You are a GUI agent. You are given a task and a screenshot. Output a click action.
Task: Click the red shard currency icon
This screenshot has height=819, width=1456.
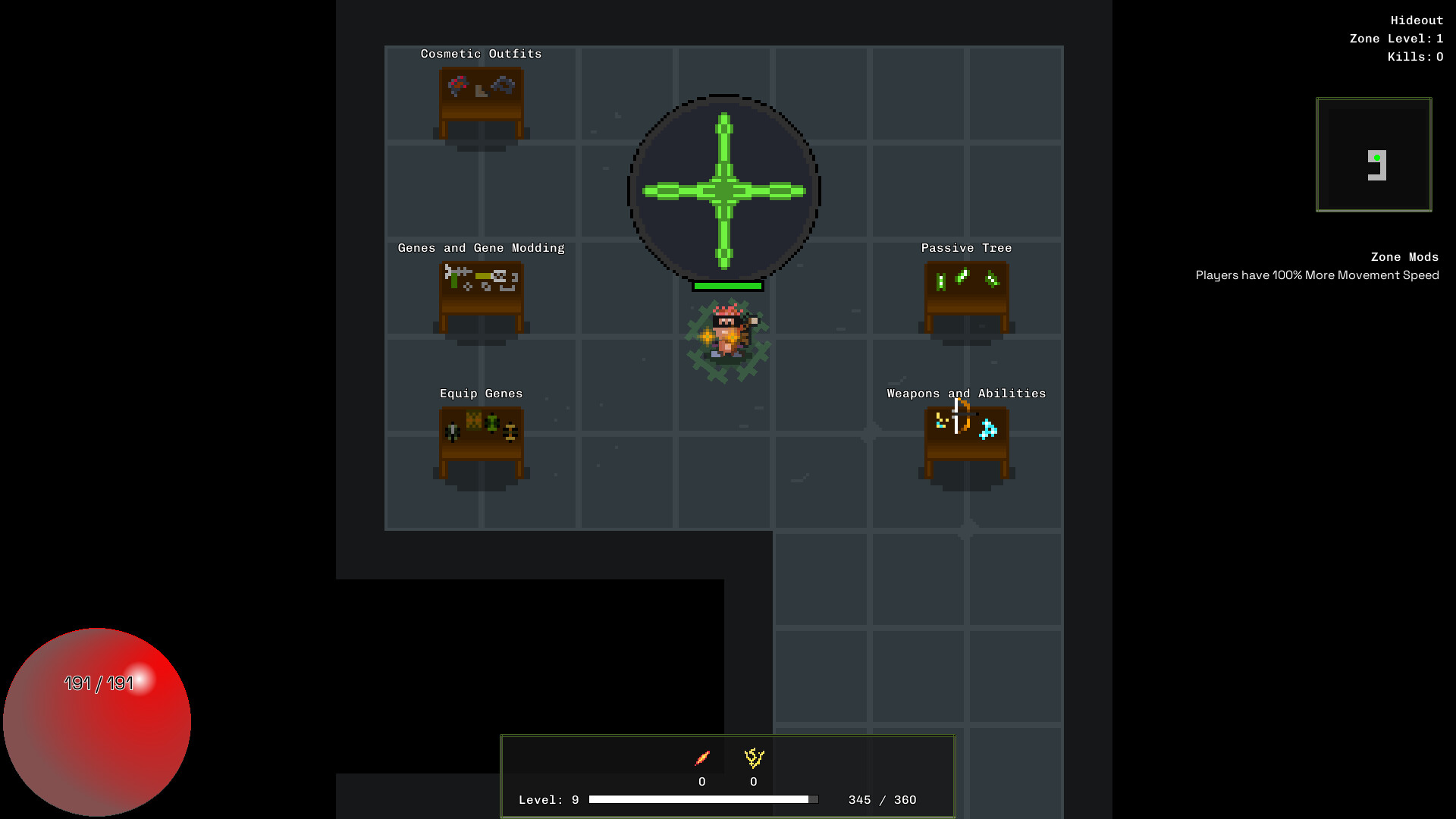(702, 757)
